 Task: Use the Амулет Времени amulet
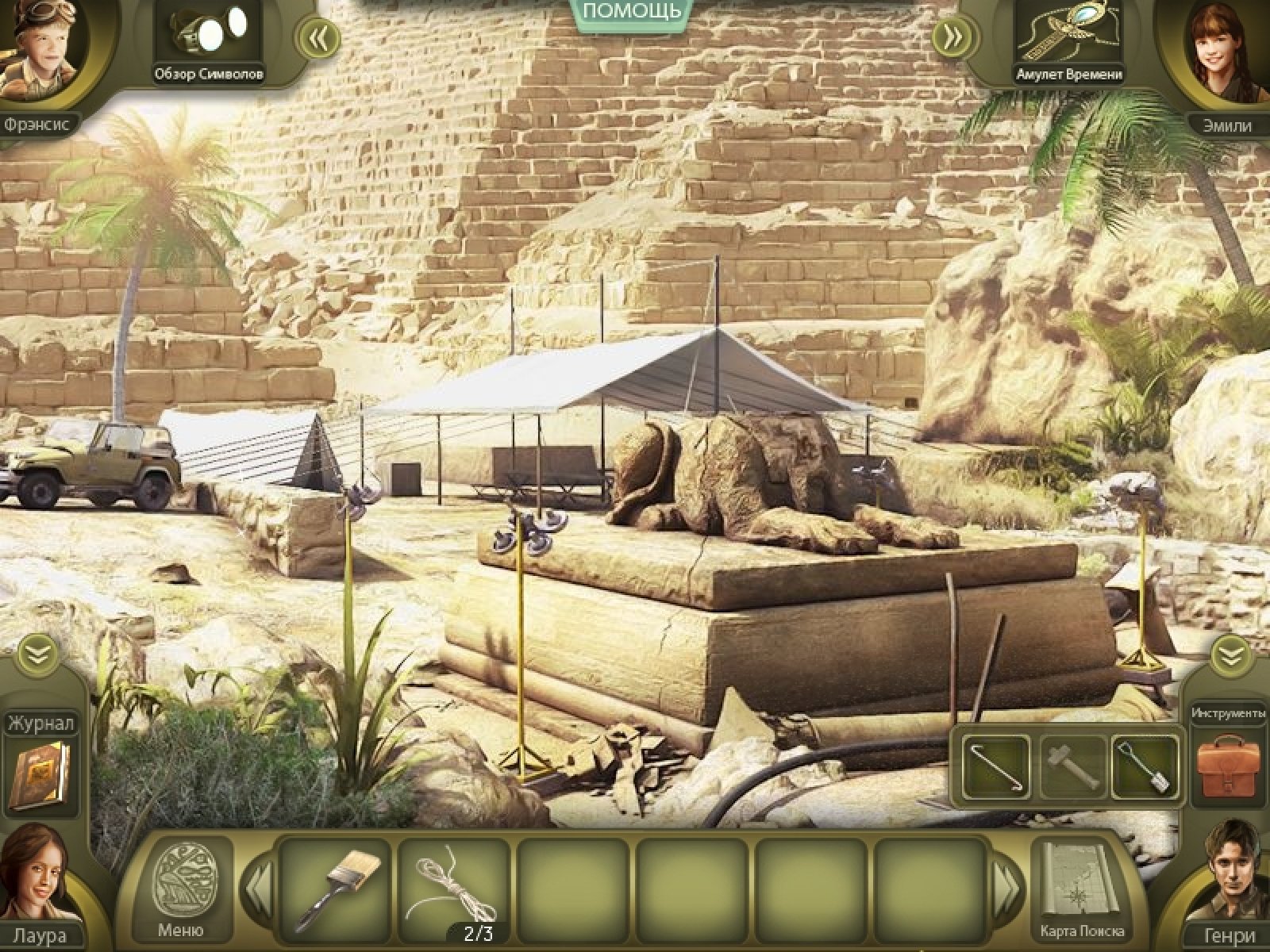(x=1068, y=36)
